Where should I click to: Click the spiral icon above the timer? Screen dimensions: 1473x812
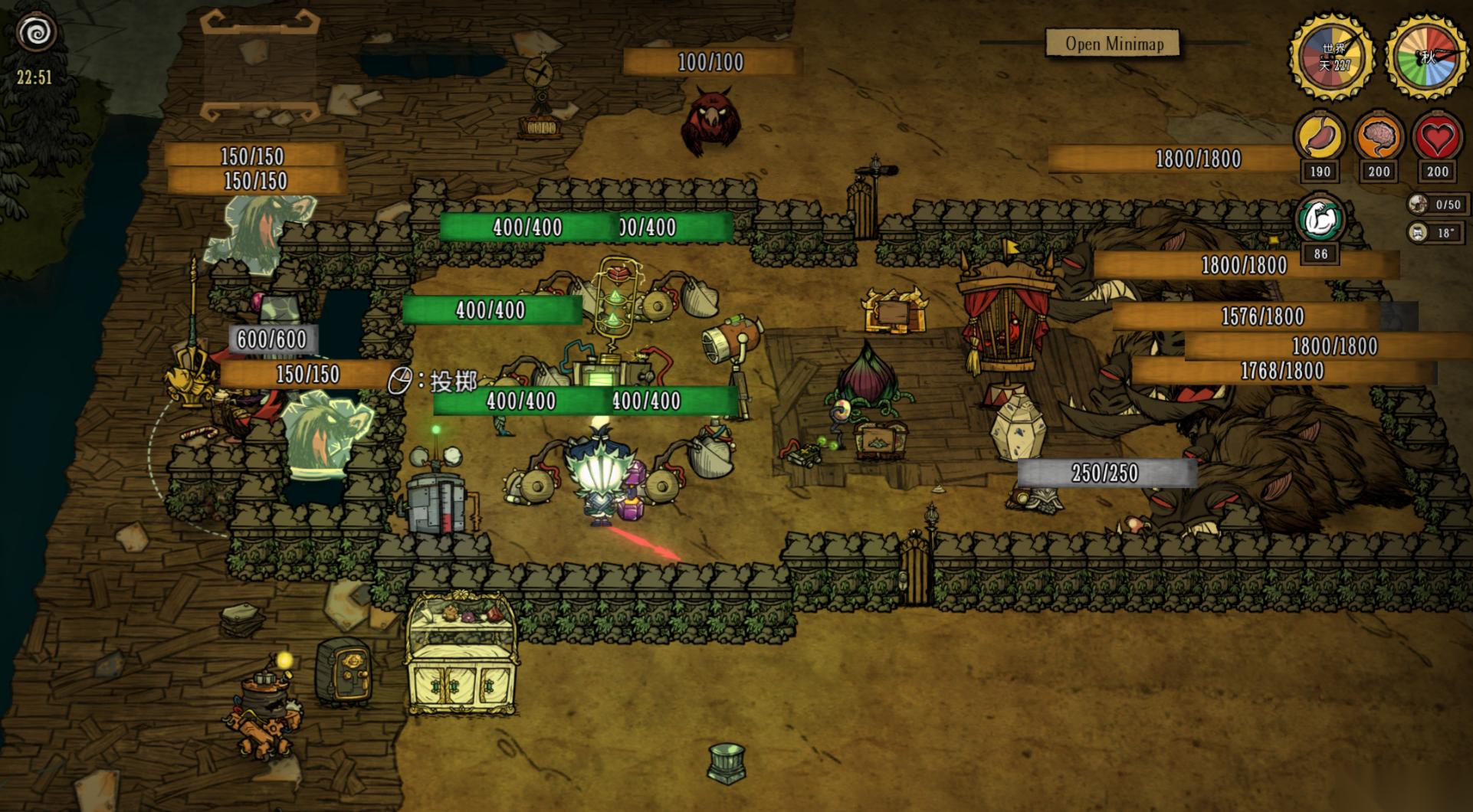37,33
